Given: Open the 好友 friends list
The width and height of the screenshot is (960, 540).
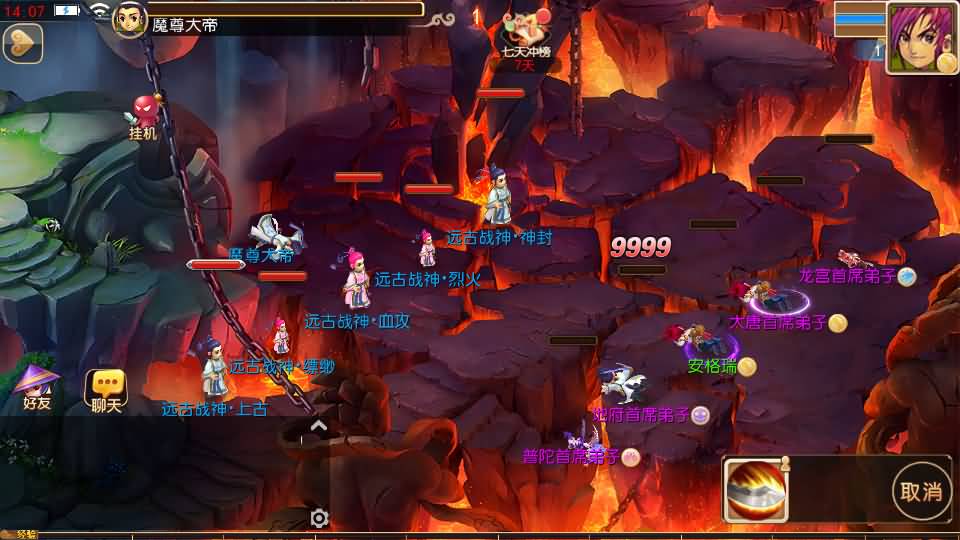Looking at the screenshot, I should (37, 387).
